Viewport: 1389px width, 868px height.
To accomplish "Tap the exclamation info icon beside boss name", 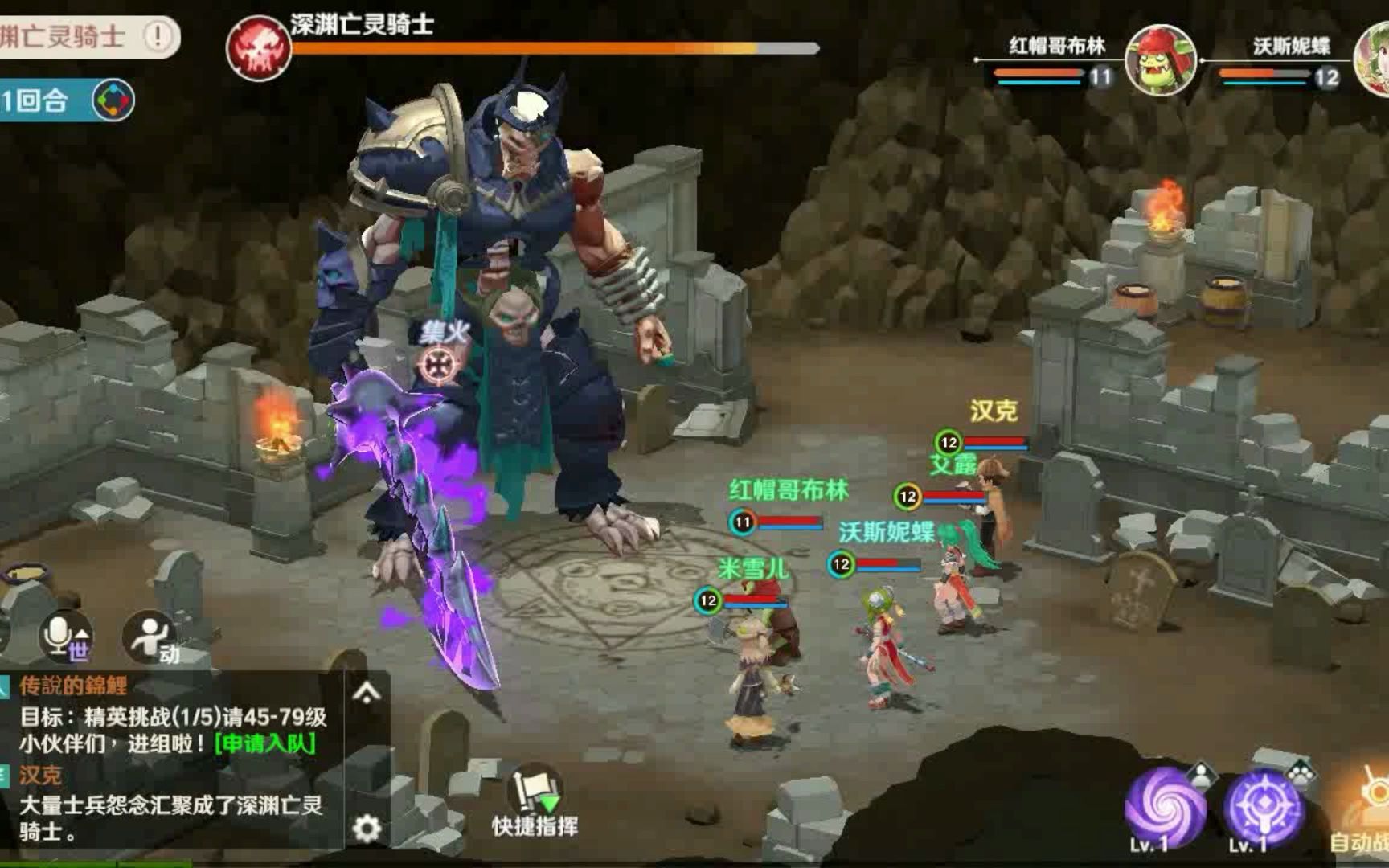I will [x=158, y=35].
